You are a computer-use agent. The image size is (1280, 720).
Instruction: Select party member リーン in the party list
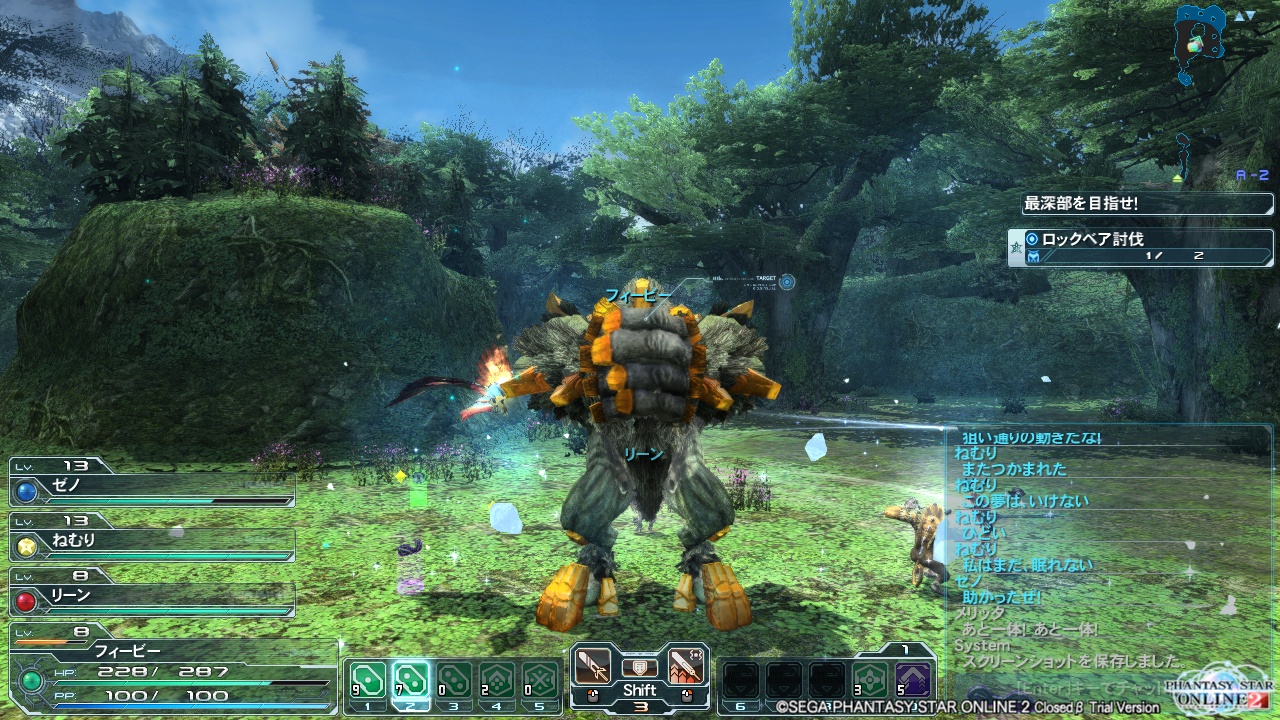pos(152,599)
